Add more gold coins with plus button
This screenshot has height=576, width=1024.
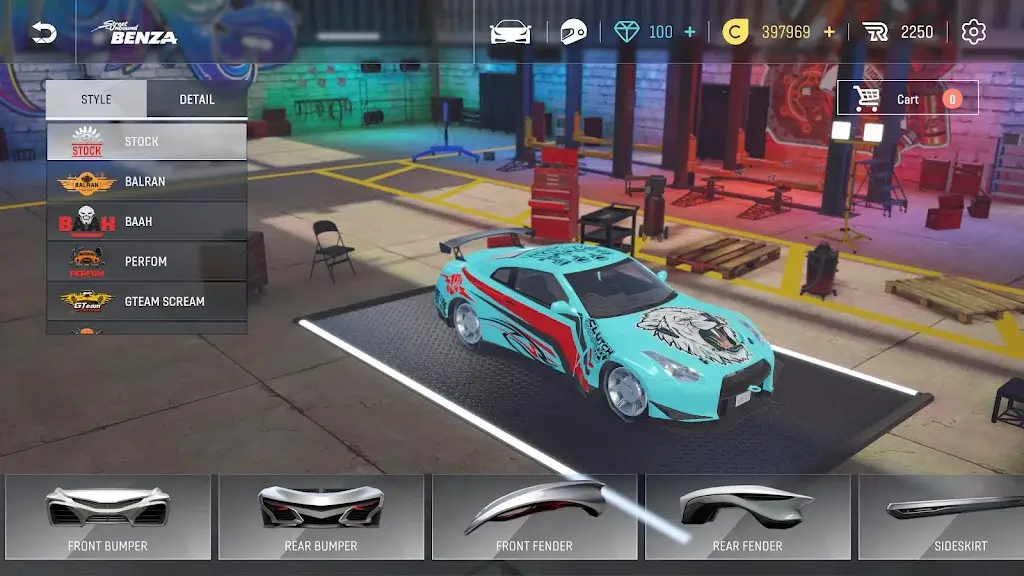(x=828, y=32)
